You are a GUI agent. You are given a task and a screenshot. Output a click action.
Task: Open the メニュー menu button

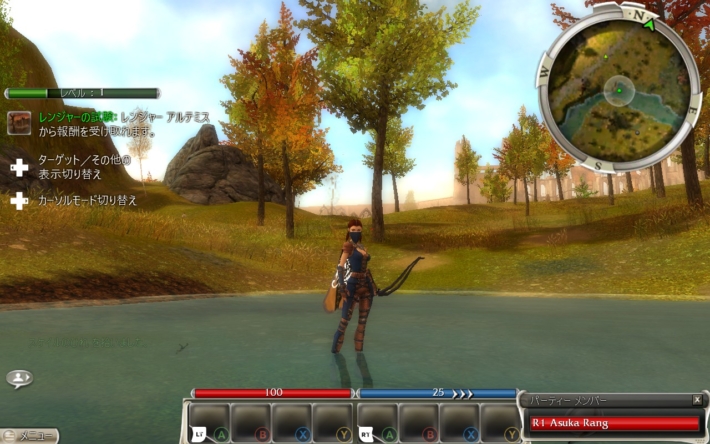(x=30, y=436)
